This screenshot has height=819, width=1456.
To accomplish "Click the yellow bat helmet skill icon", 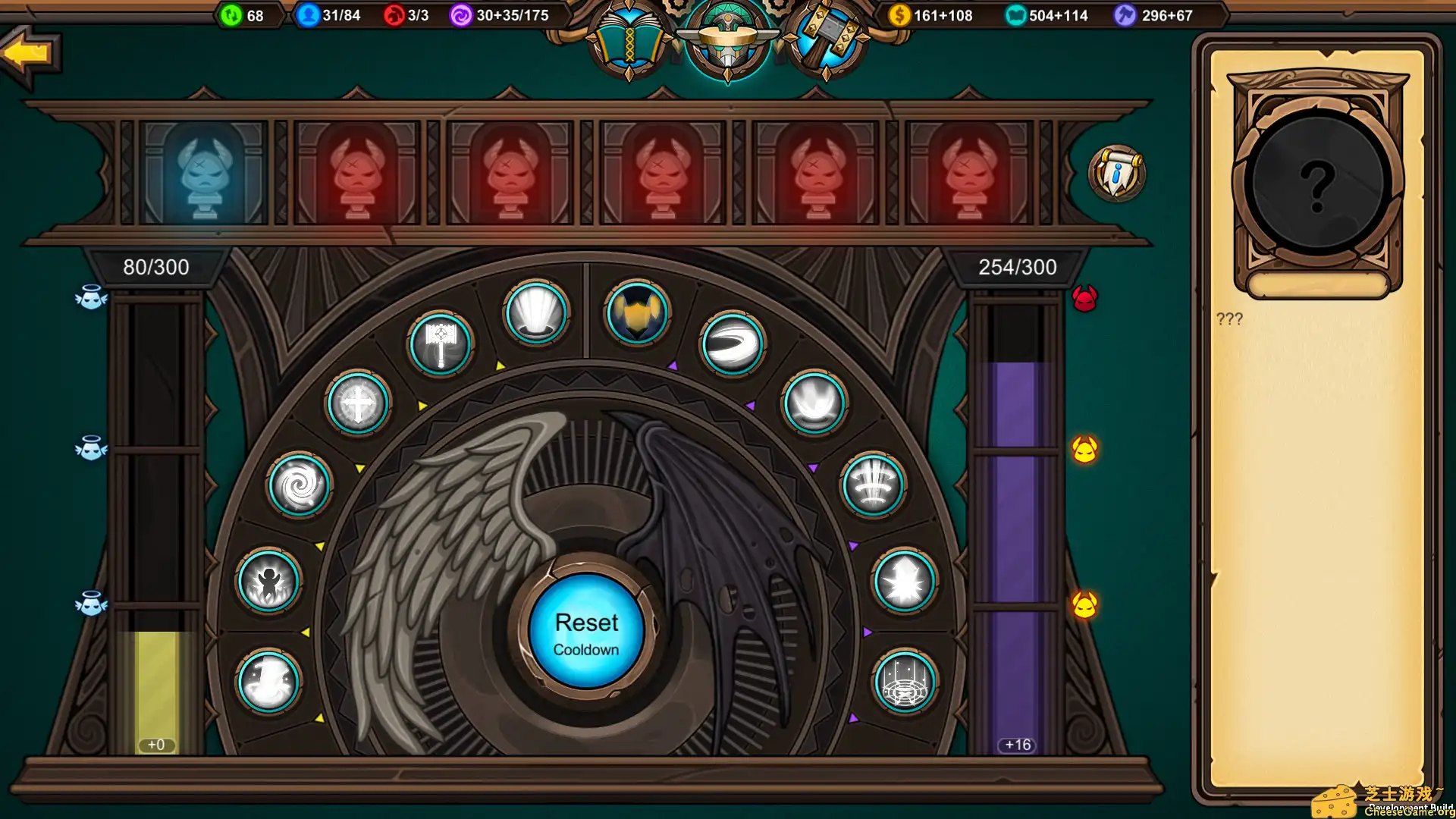I will [635, 314].
